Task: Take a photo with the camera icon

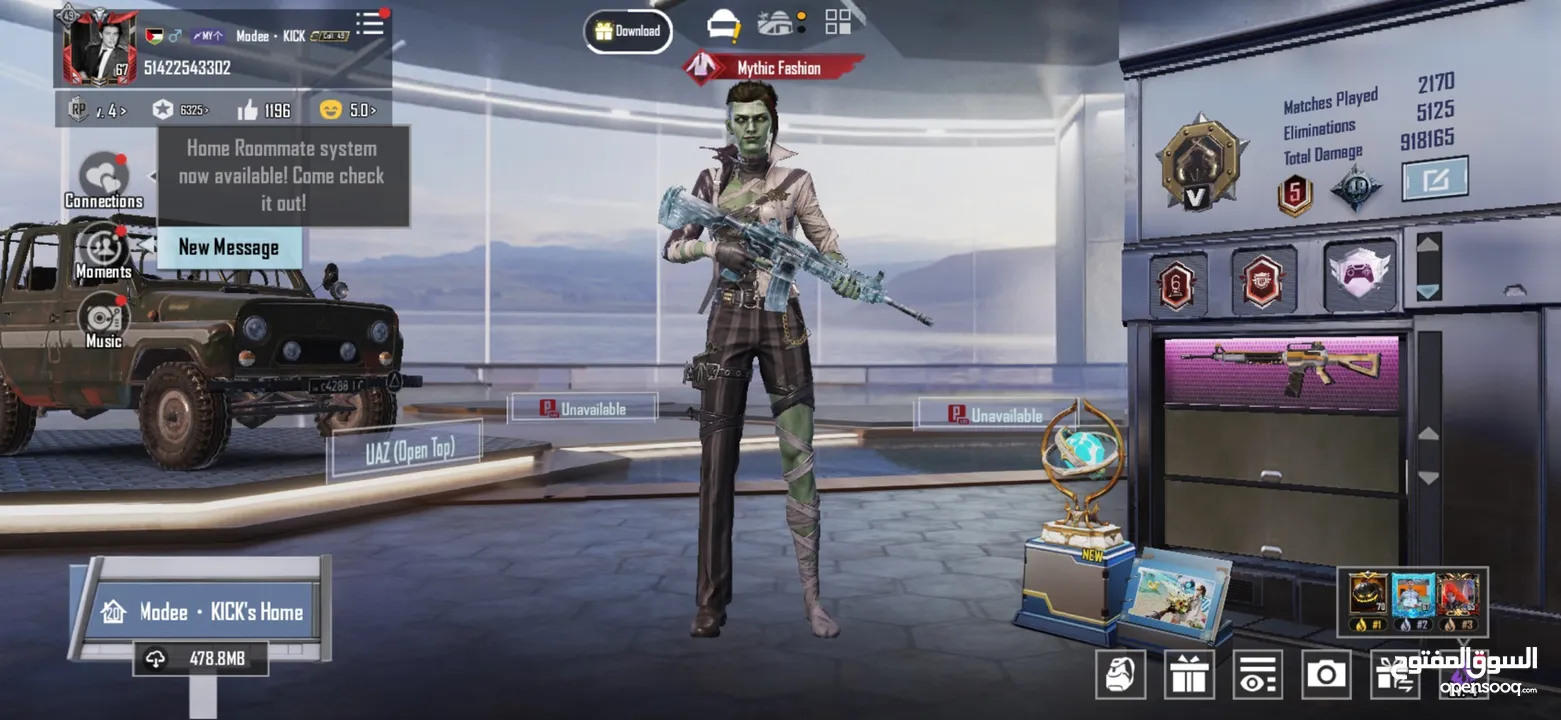Action: (x=1326, y=674)
